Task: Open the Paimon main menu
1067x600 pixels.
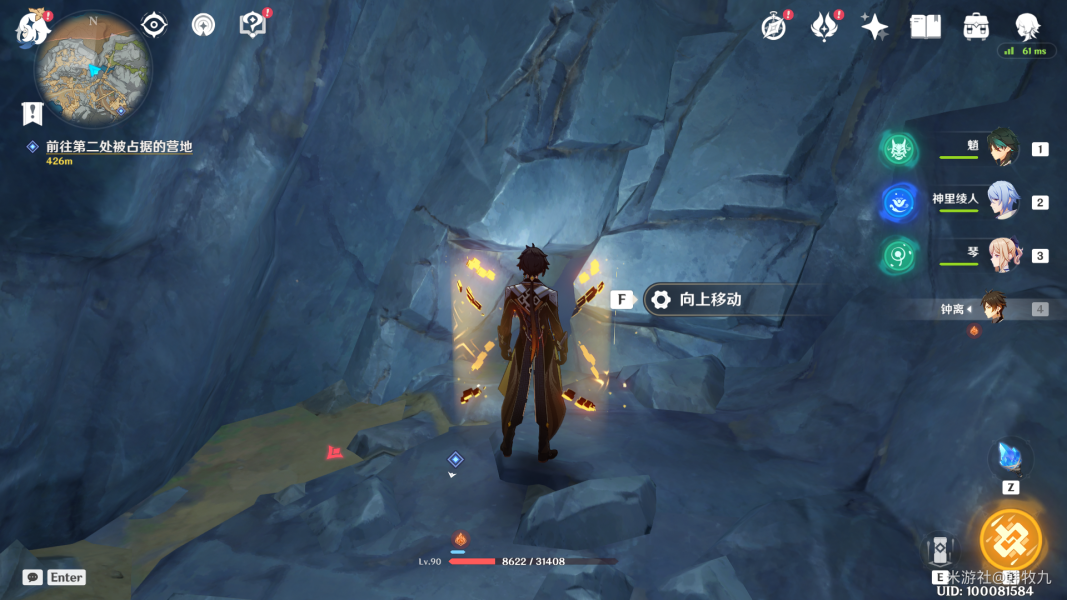Action: point(32,28)
